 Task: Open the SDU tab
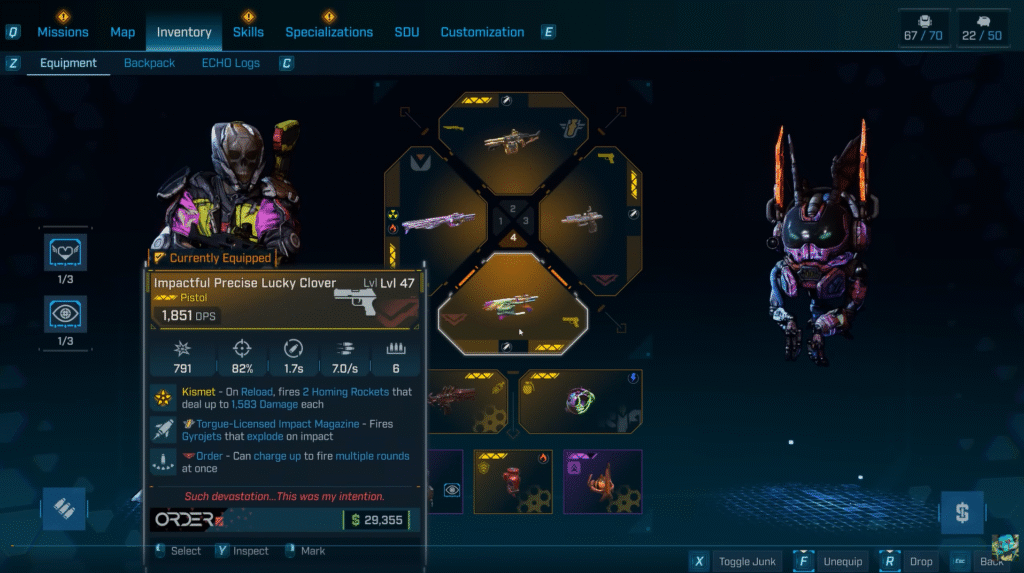click(x=407, y=32)
